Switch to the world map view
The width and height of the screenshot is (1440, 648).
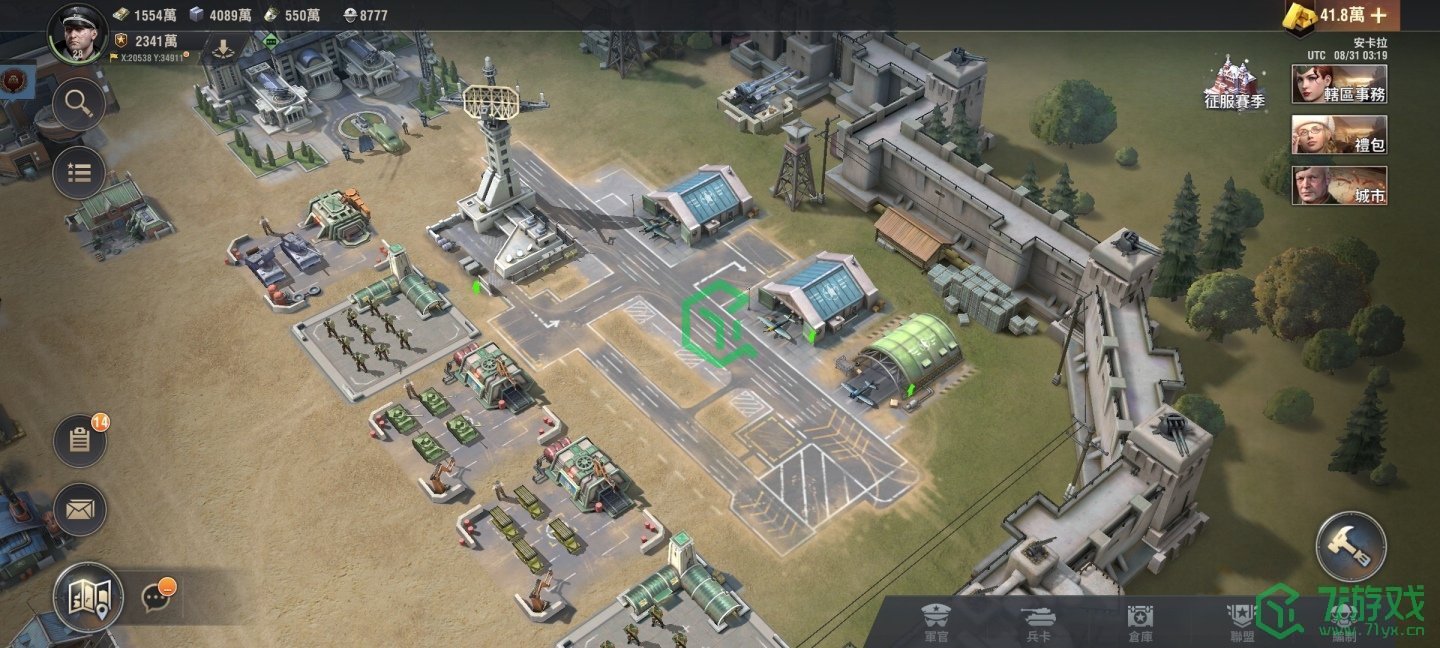coord(88,597)
